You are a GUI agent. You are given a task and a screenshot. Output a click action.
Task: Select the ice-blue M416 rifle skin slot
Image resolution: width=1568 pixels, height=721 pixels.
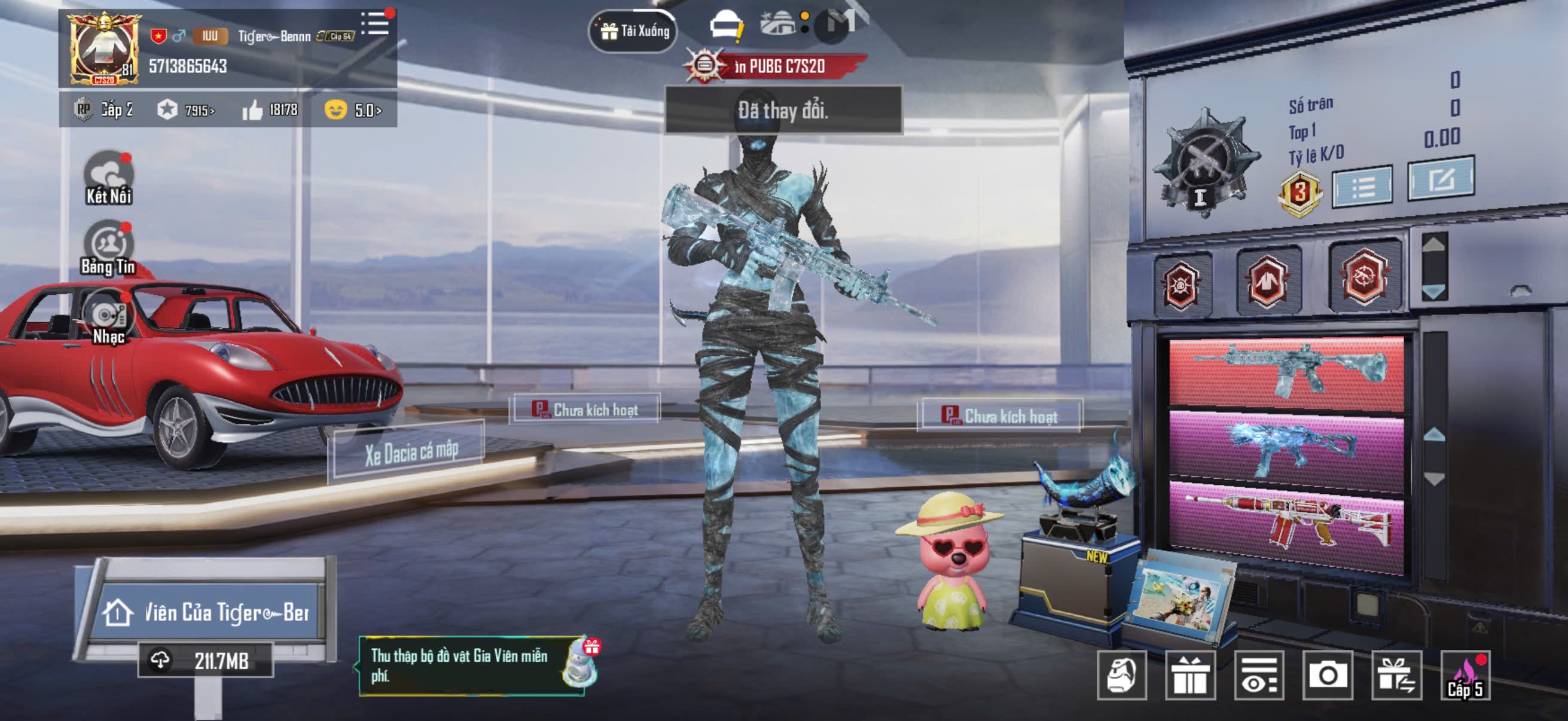pyautogui.click(x=1286, y=371)
